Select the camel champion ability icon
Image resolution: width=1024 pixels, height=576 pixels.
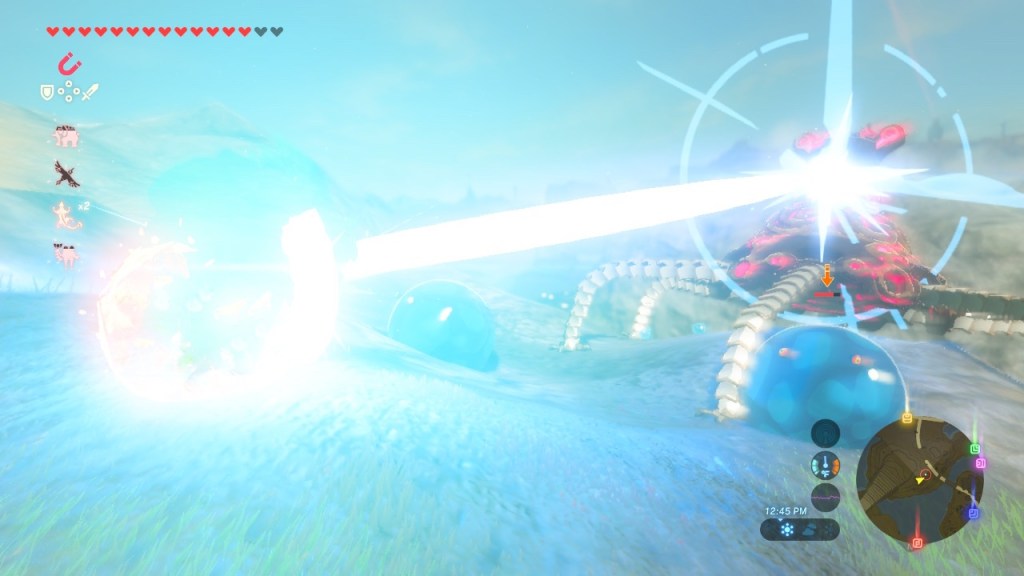pyautogui.click(x=67, y=253)
